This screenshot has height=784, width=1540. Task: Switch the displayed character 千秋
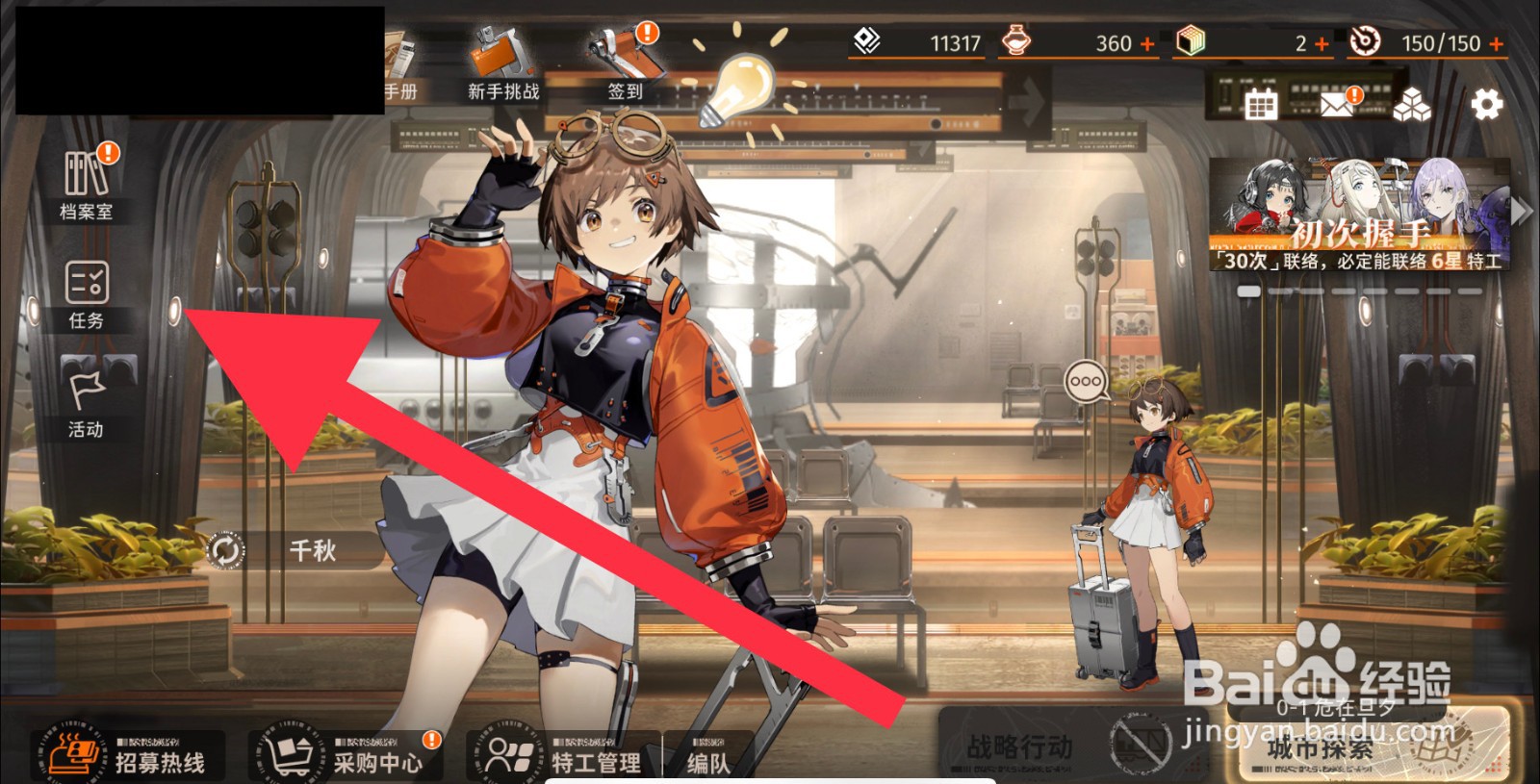(x=226, y=550)
